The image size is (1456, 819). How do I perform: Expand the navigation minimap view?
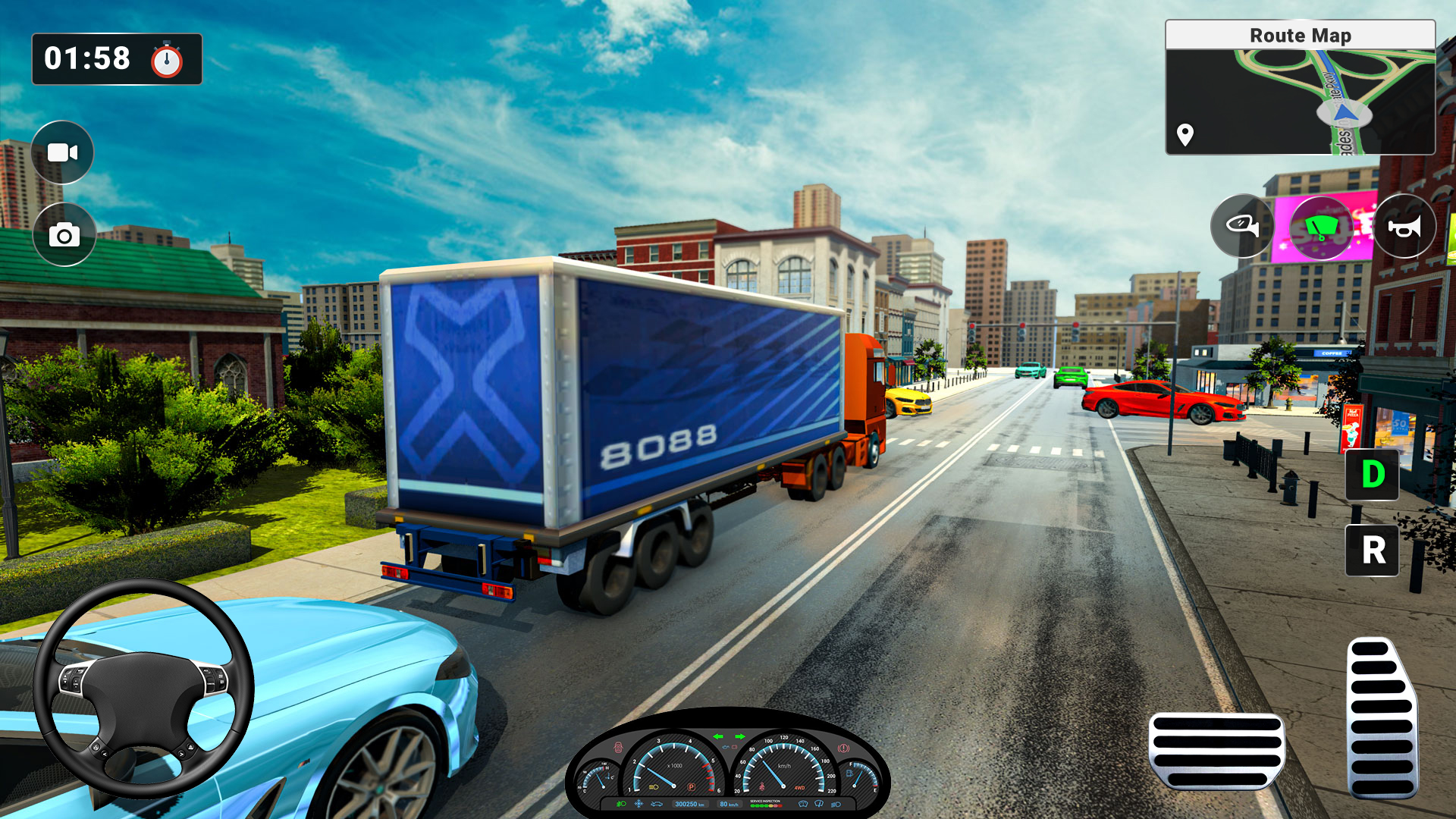point(1300,99)
